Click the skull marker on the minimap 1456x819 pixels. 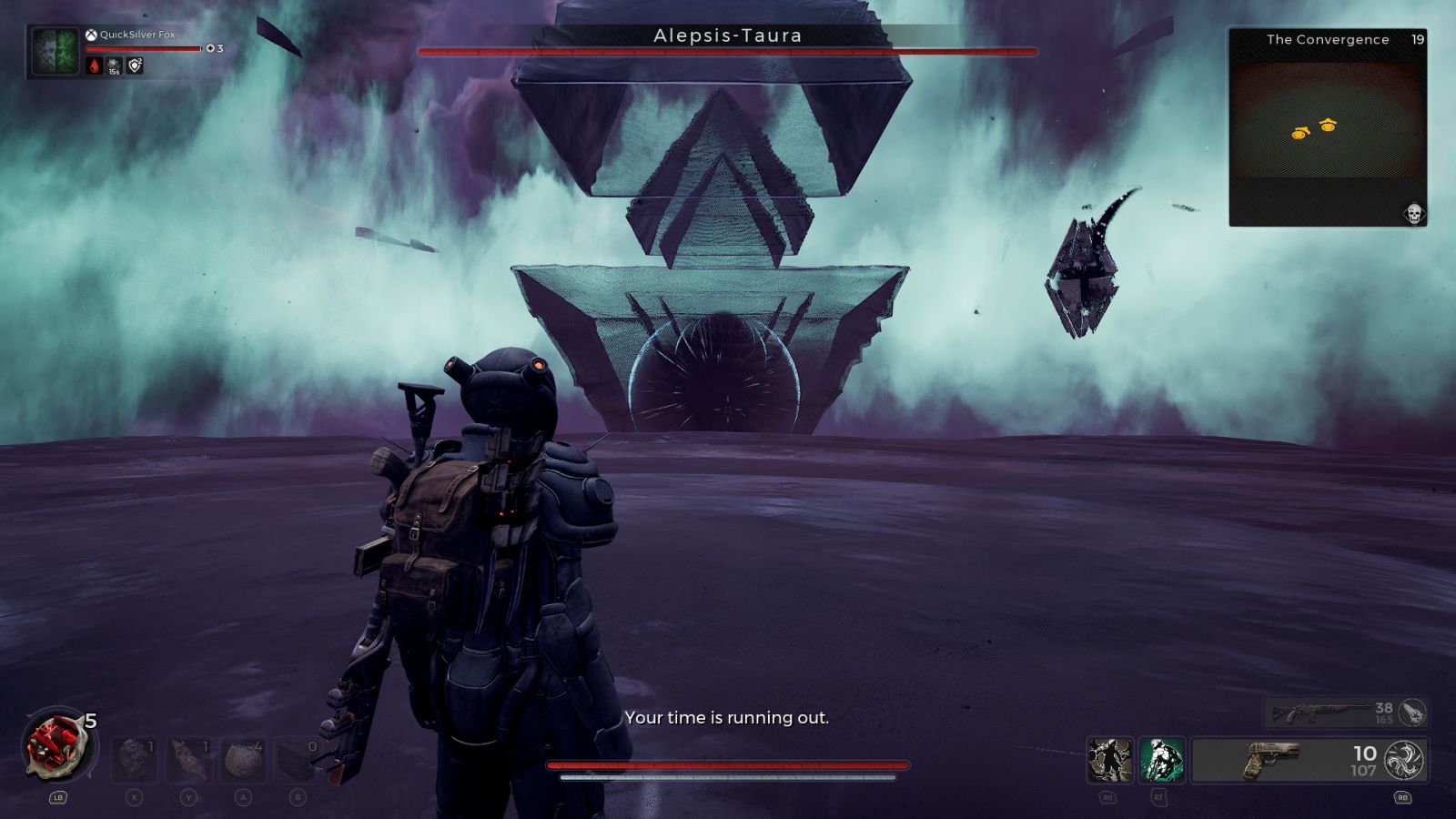1413,213
